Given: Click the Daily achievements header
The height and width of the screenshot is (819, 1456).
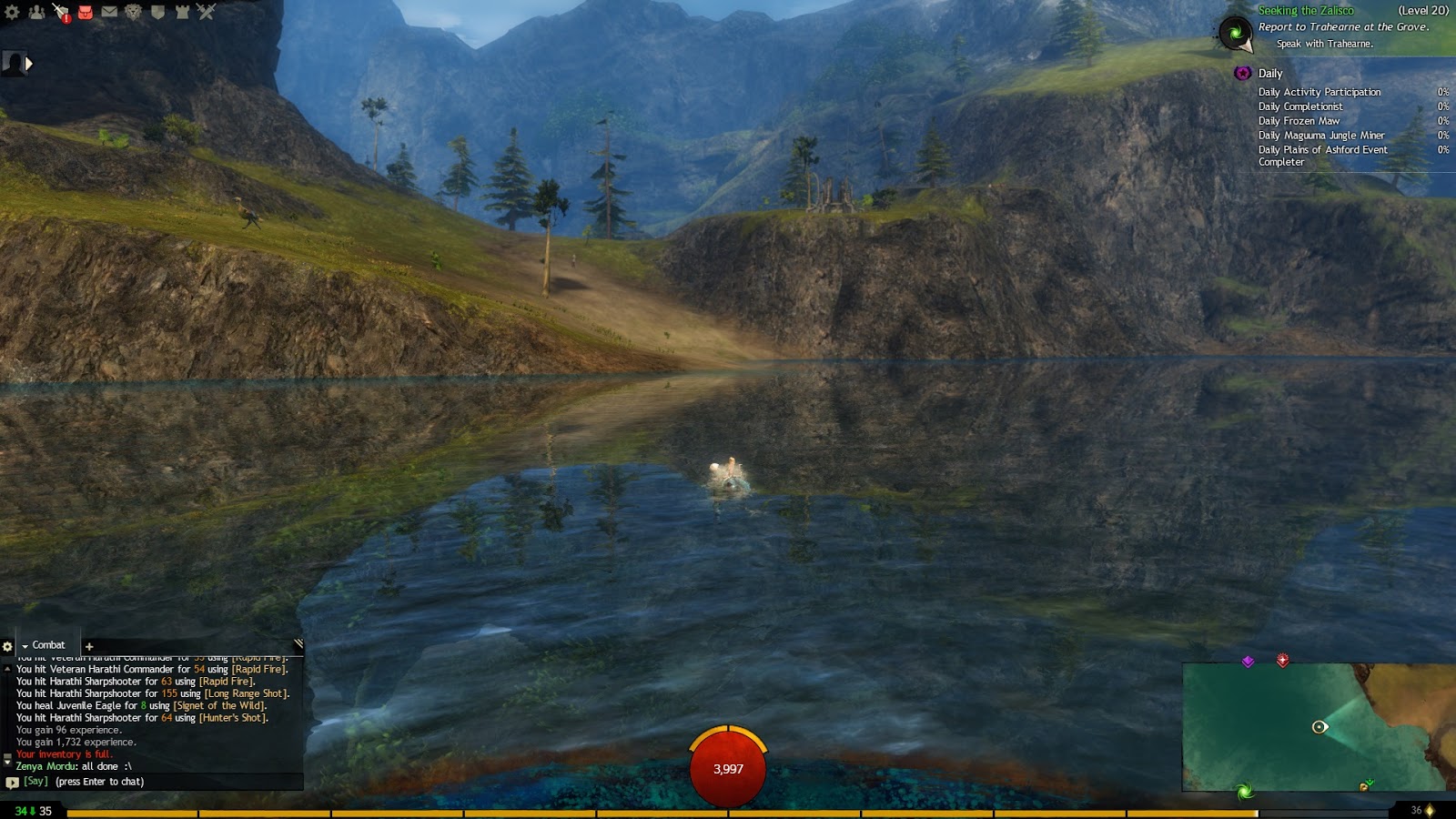Looking at the screenshot, I should pos(1269,74).
